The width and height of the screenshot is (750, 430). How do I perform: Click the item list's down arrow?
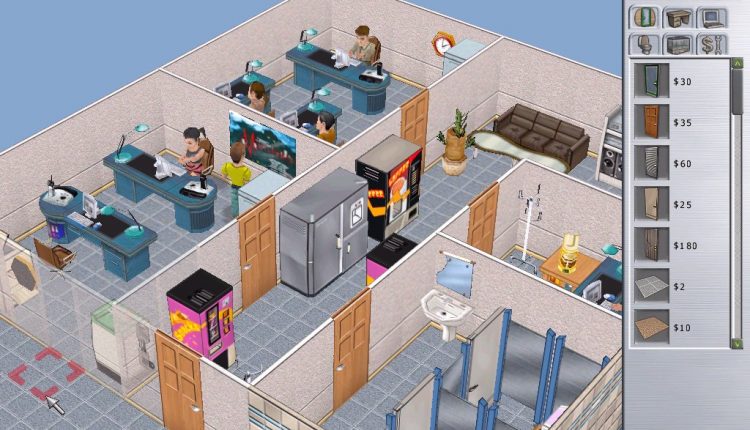coord(738,342)
